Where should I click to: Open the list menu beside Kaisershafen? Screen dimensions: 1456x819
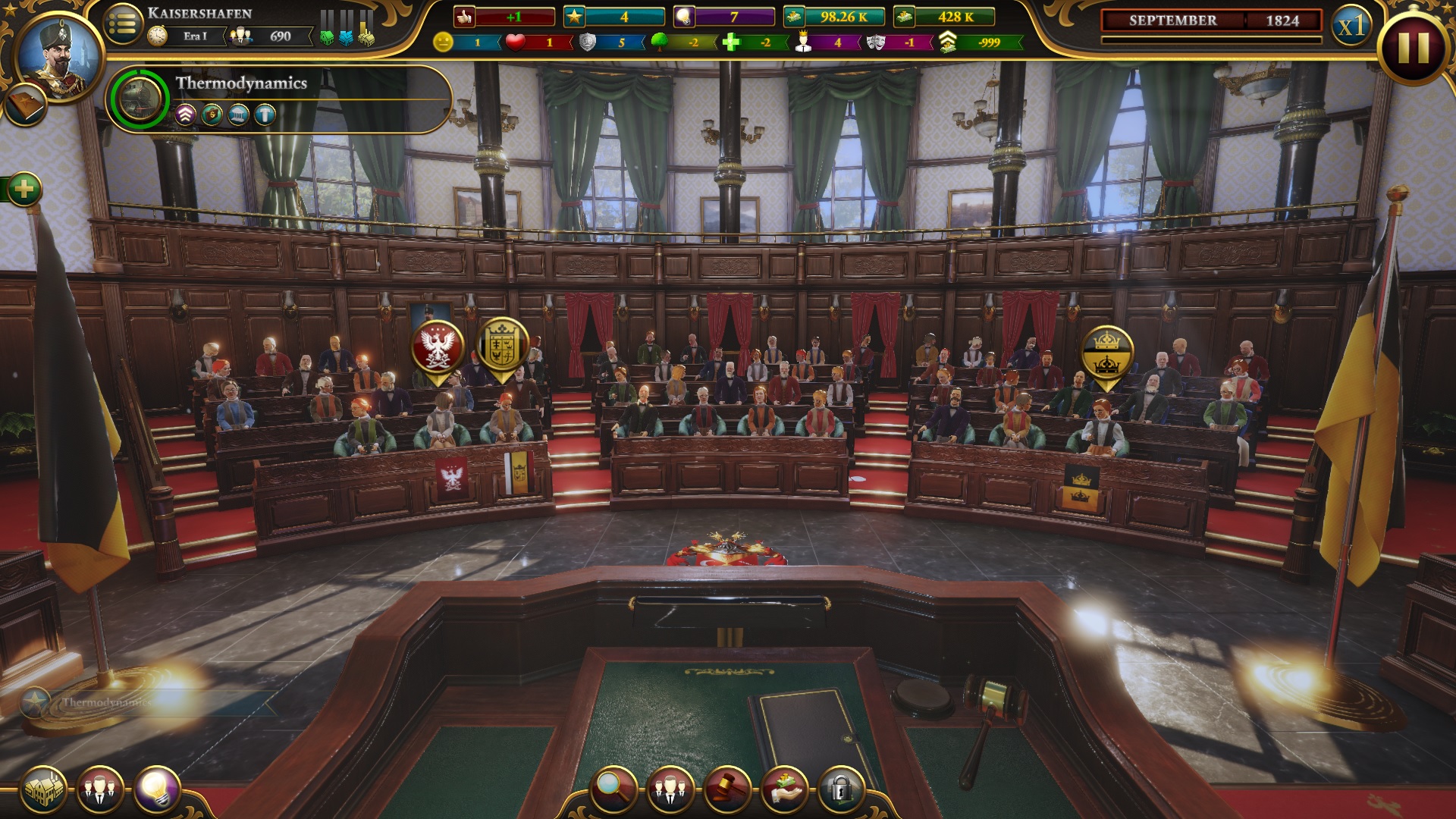[123, 25]
